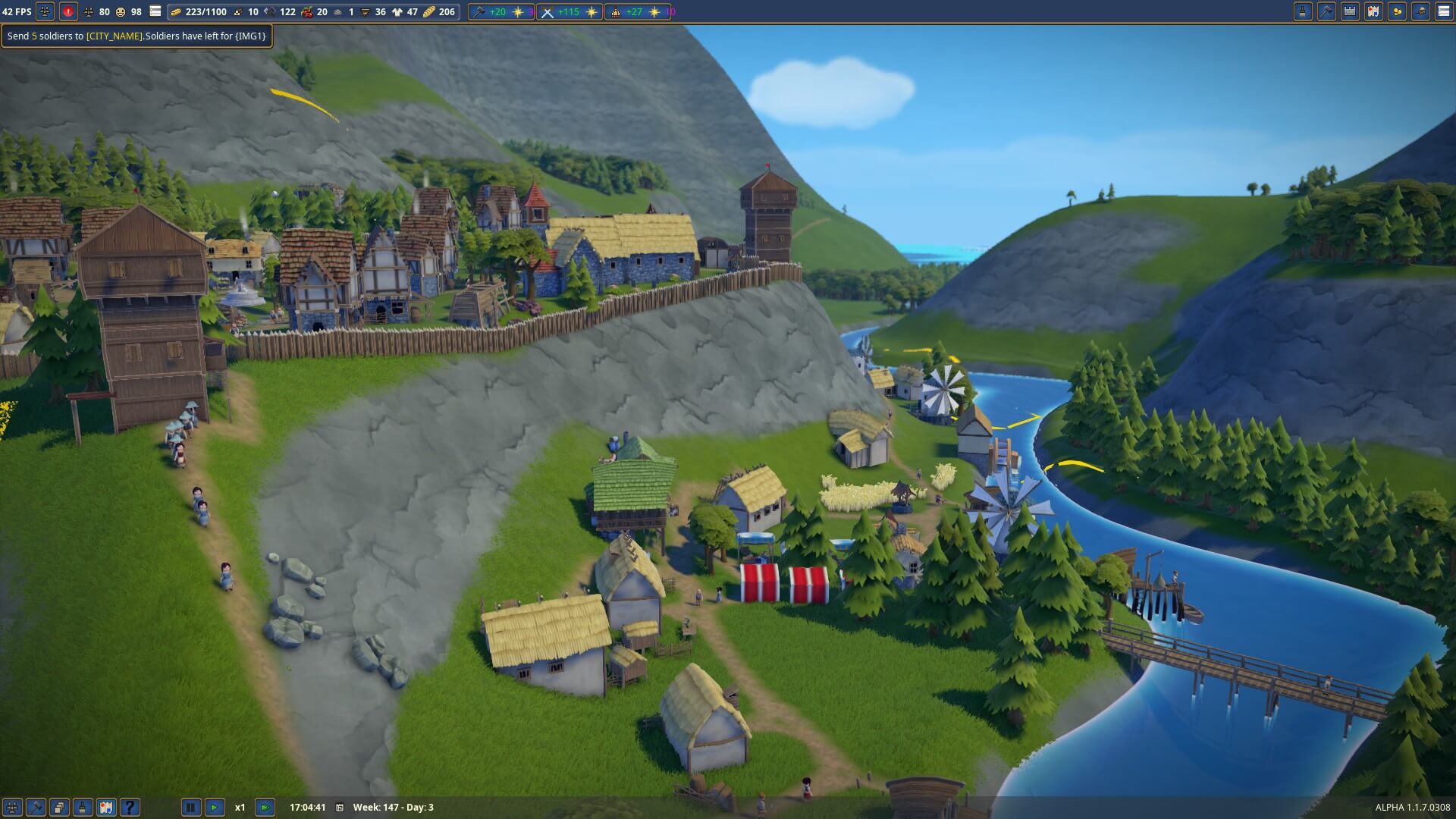Select the hammer build tool at bottom-left
The width and height of the screenshot is (1456, 819).
(36, 808)
